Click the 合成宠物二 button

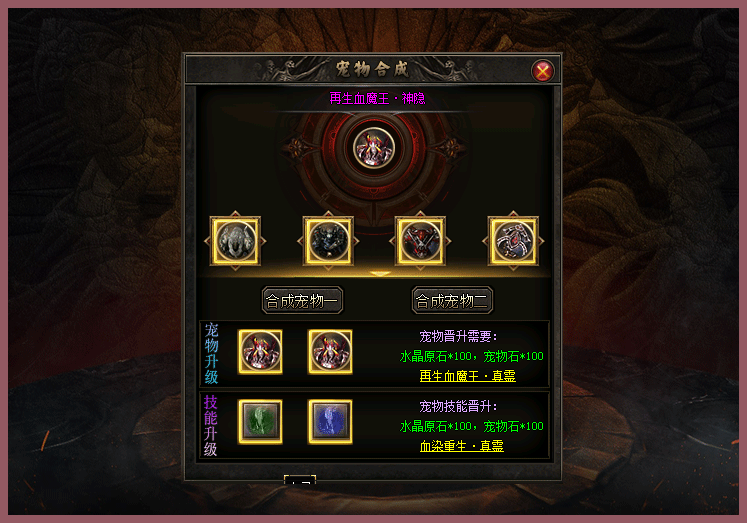click(452, 300)
